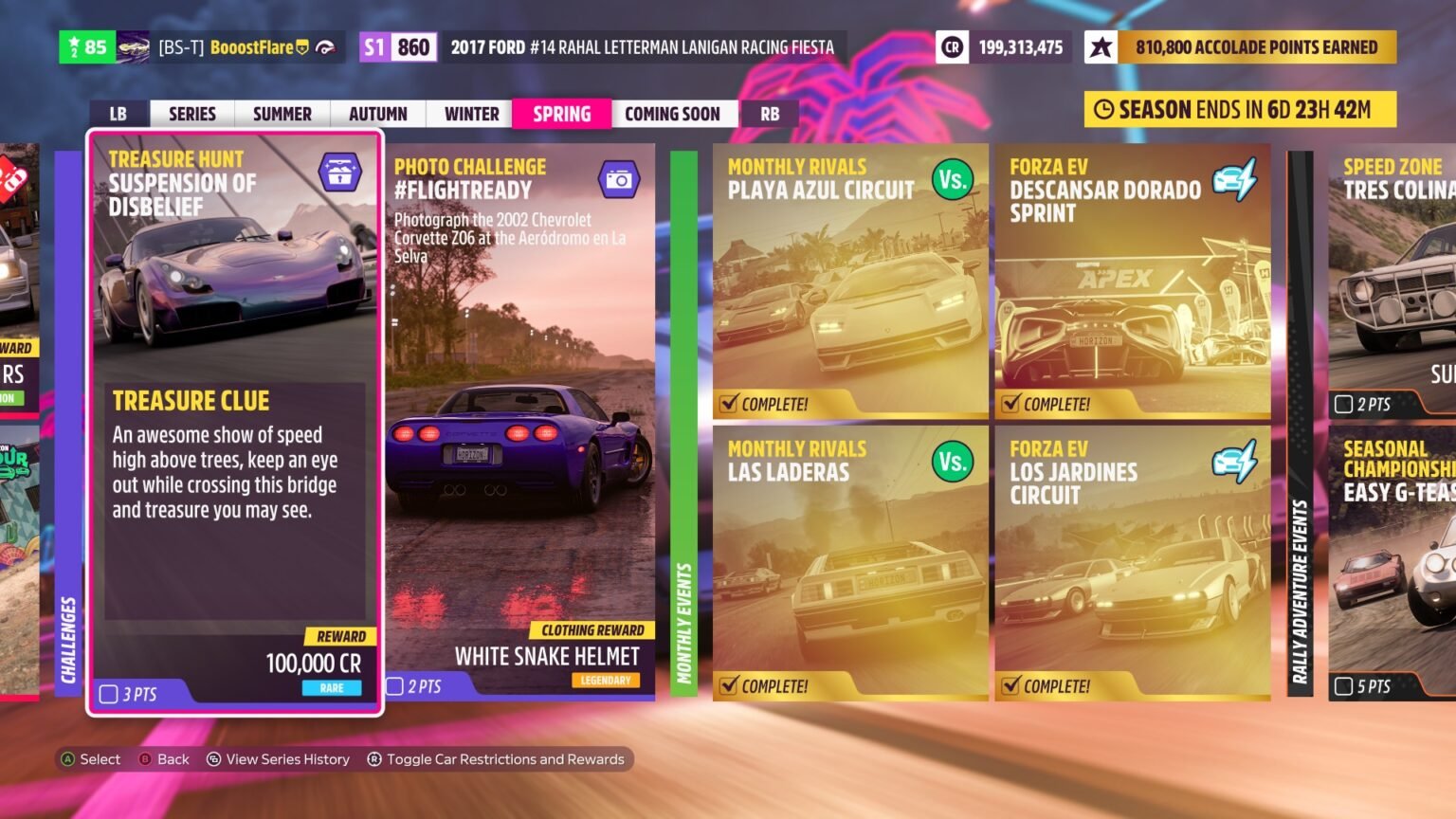Image resolution: width=1456 pixels, height=819 pixels.
Task: Click the Vs. icon on Playa Azul Circuit rivals
Action: coord(953,180)
